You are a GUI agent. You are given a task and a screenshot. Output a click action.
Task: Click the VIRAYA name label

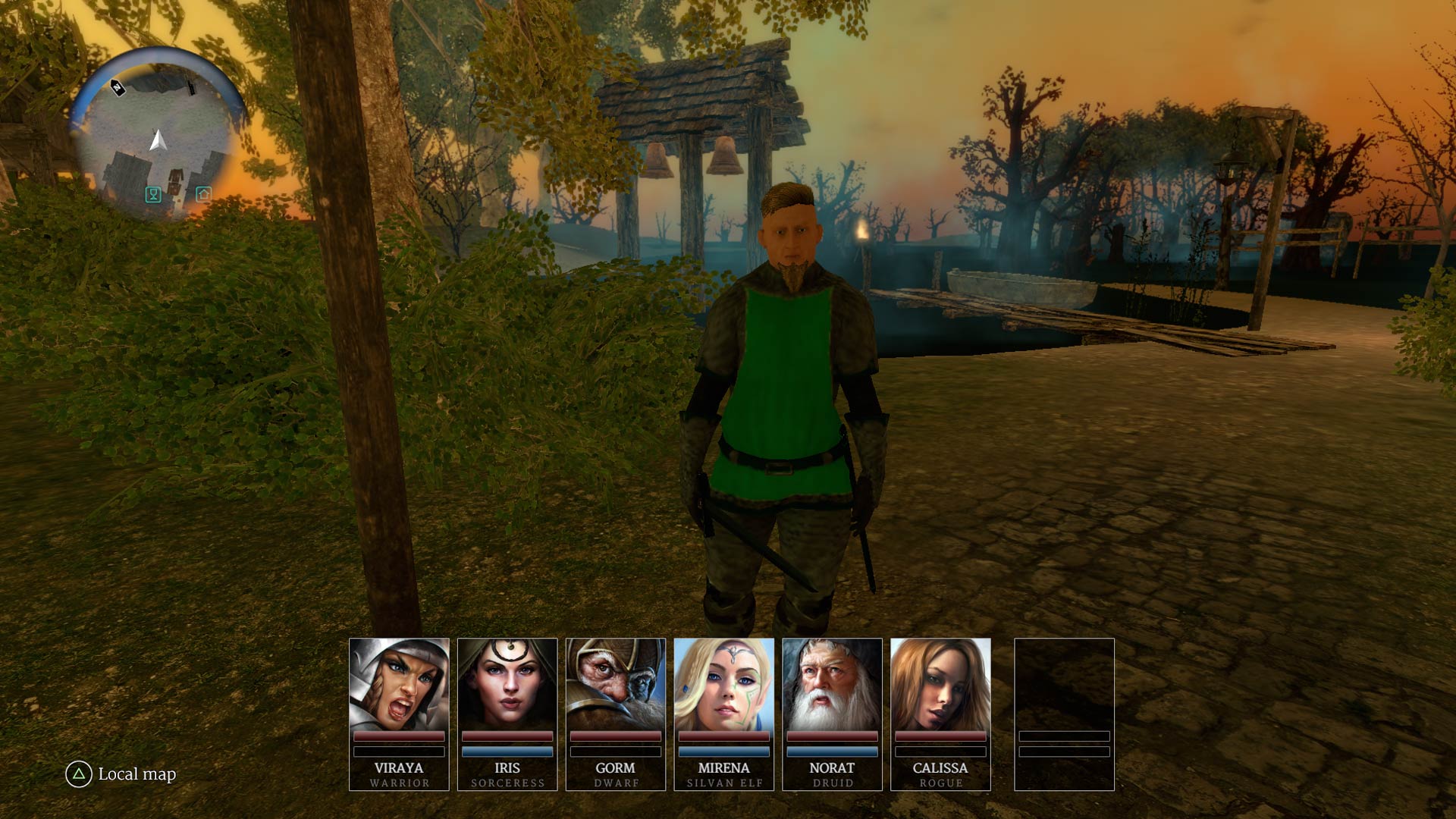point(399,768)
